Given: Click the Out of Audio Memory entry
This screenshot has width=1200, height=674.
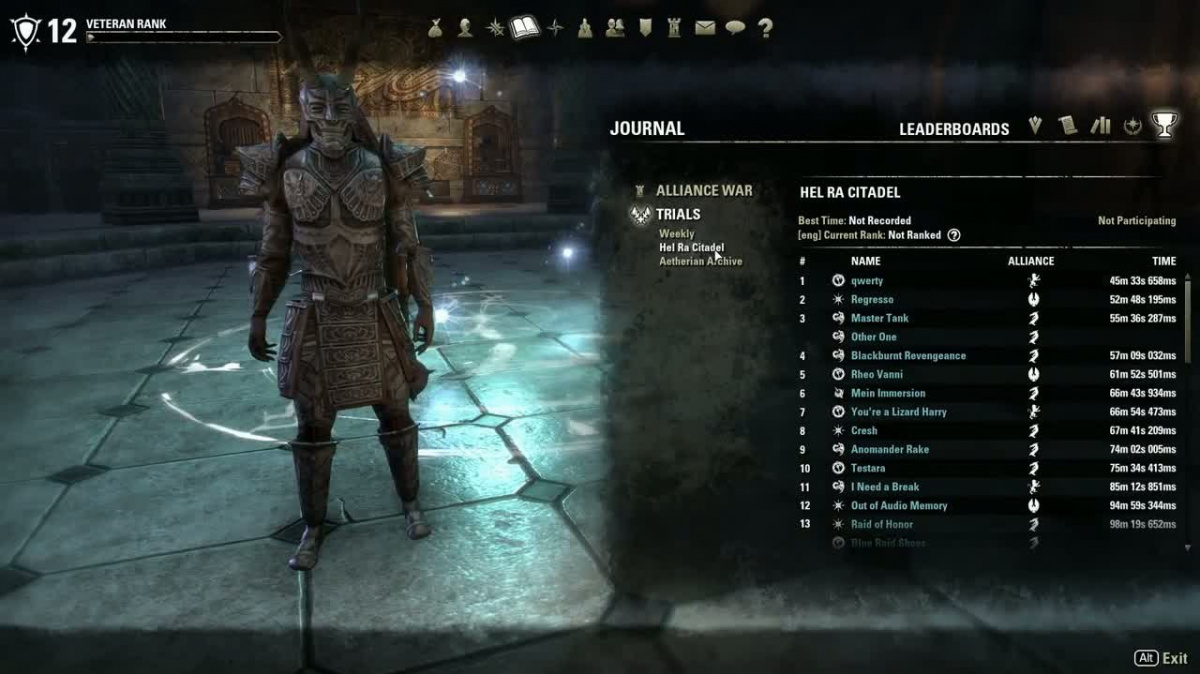Looking at the screenshot, I should click(x=898, y=506).
